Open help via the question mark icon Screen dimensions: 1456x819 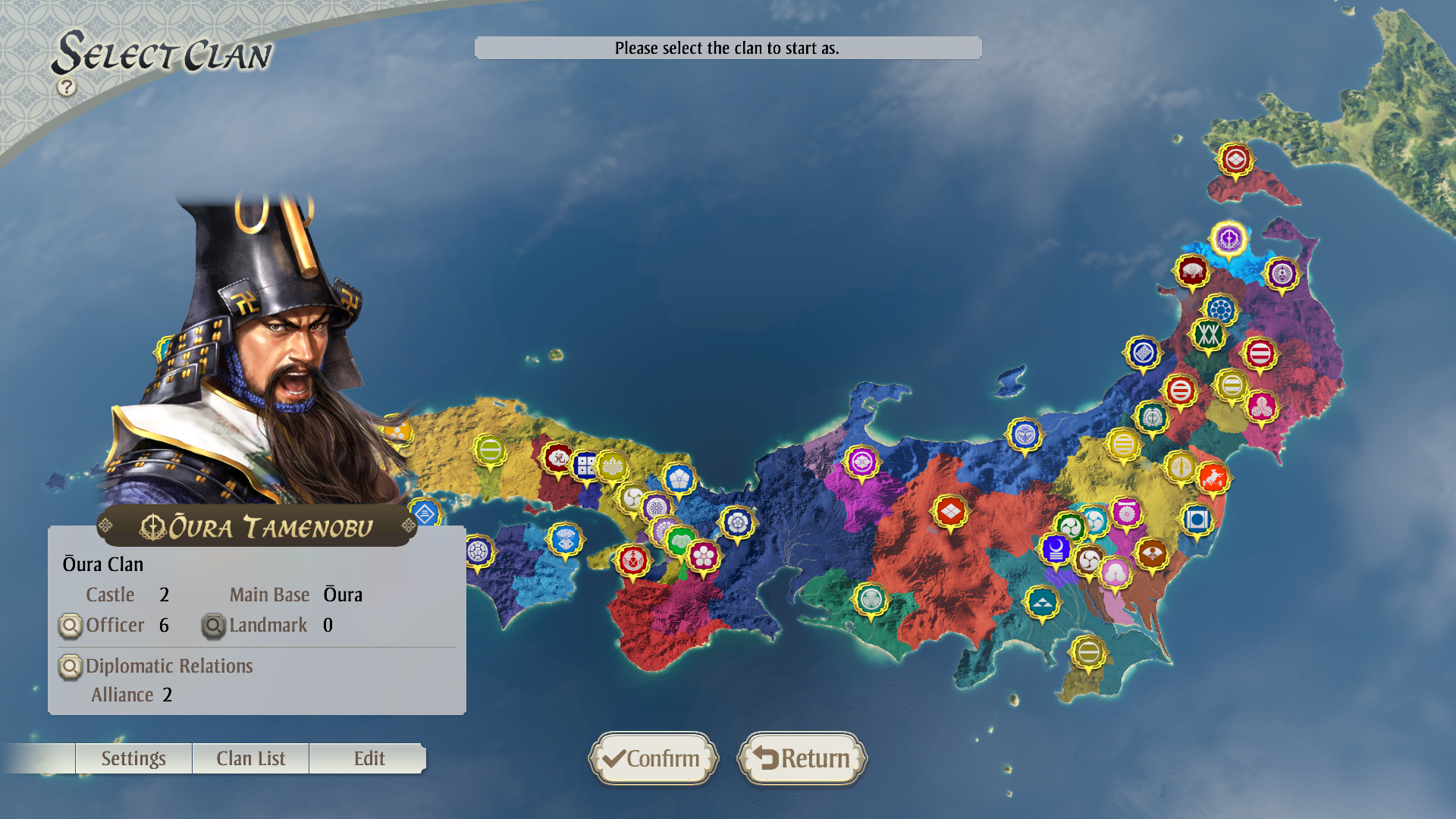click(67, 87)
